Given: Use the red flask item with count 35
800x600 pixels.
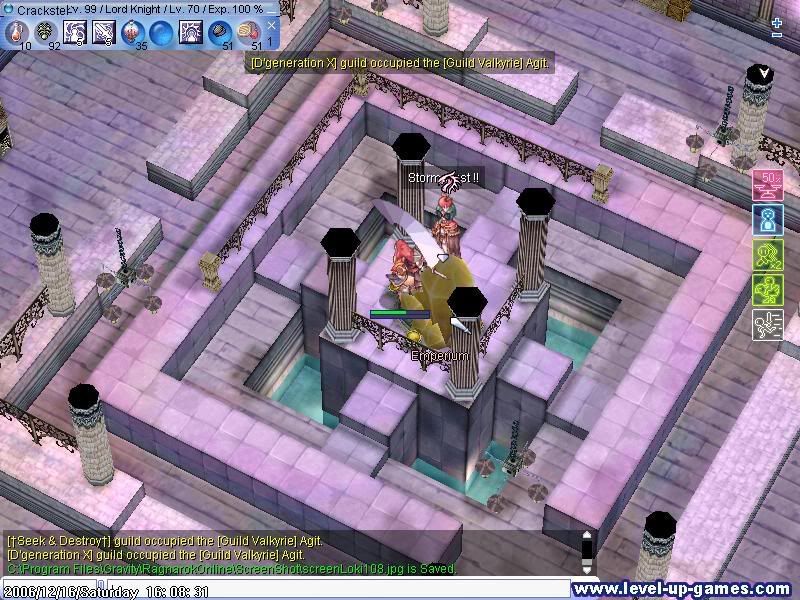Looking at the screenshot, I should 133,32.
